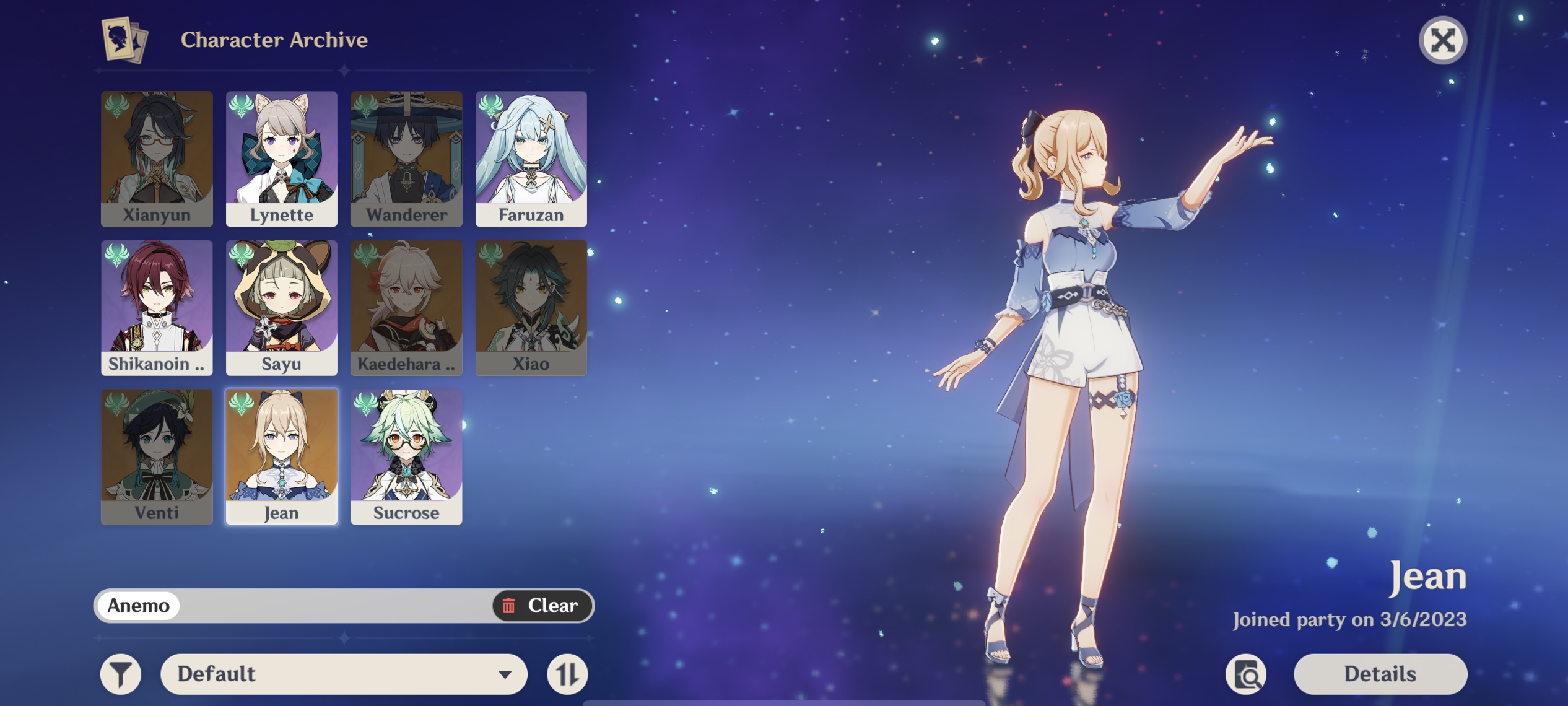Image resolution: width=1568 pixels, height=706 pixels.
Task: Clear the Anemo filter
Action: coord(542,605)
